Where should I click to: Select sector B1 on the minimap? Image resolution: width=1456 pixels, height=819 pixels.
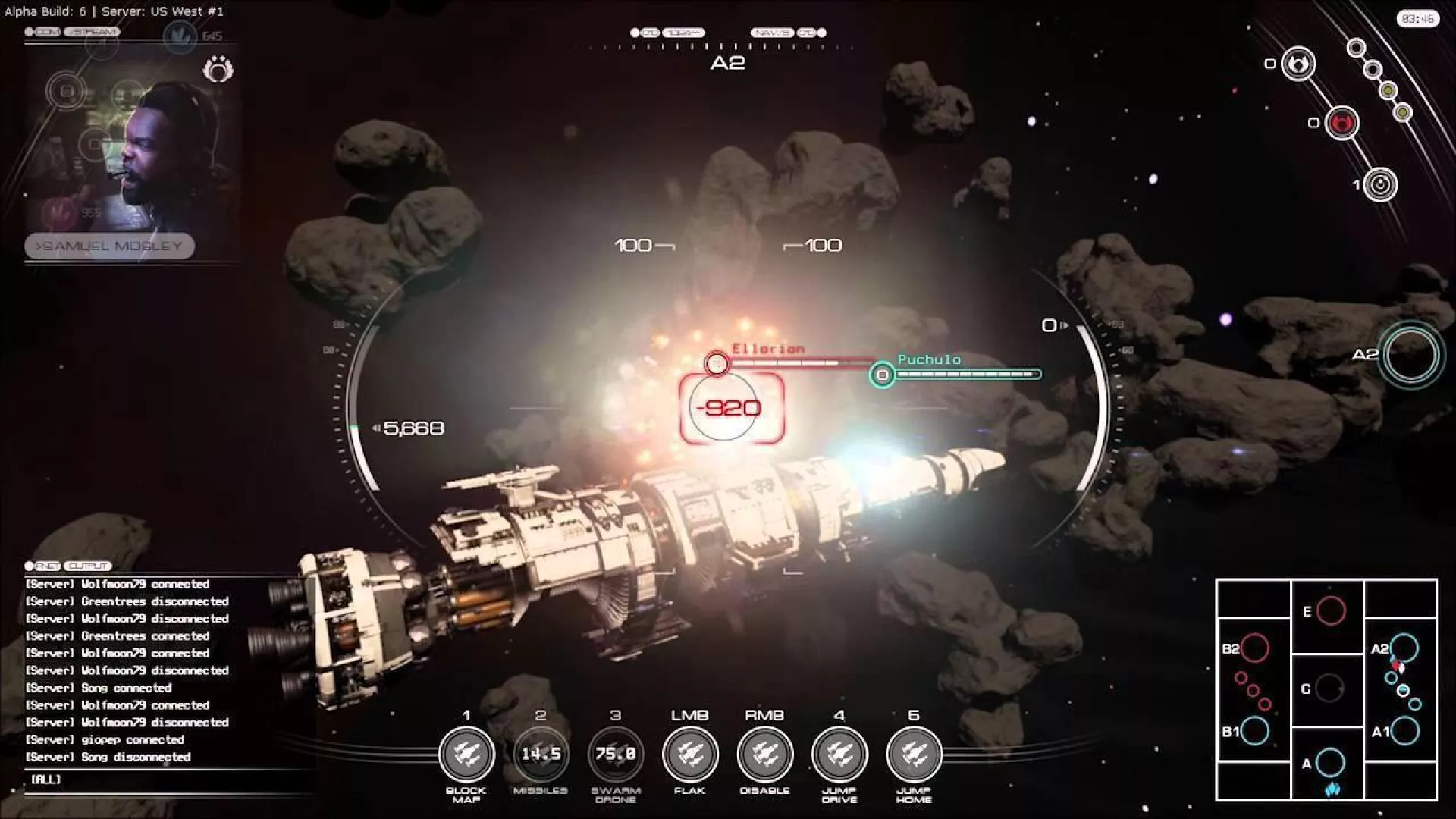[x=1254, y=731]
